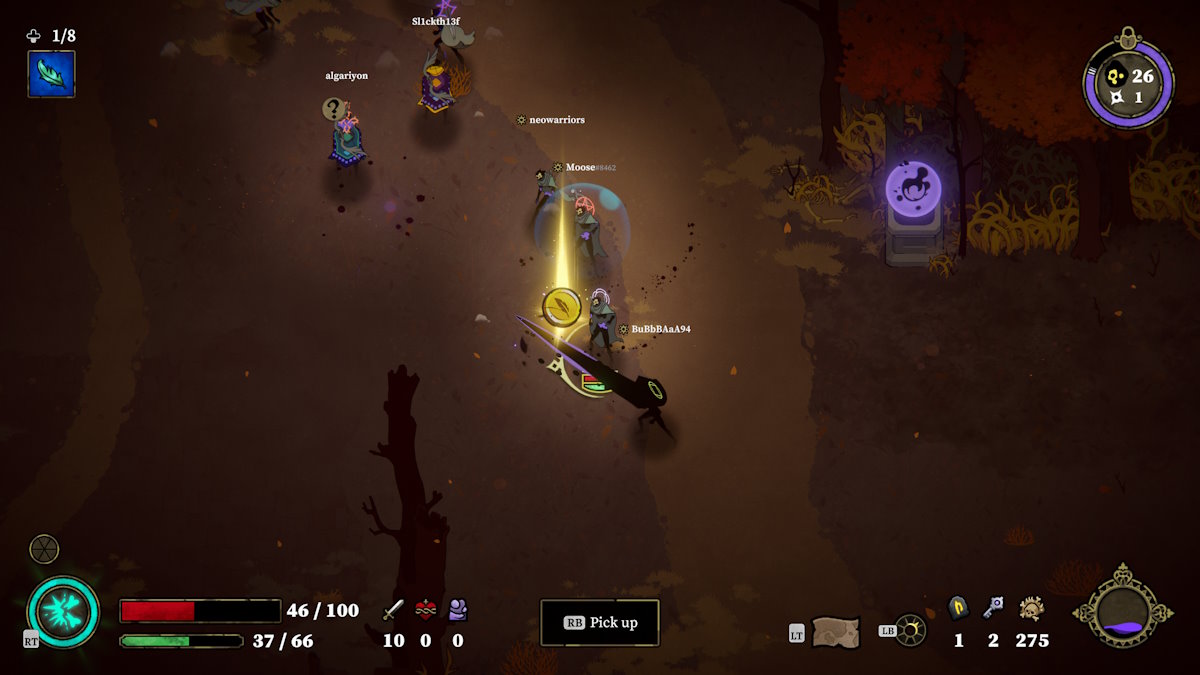This screenshot has width=1200, height=675.
Task: Open the sun wheel emote icon
Action: 910,630
